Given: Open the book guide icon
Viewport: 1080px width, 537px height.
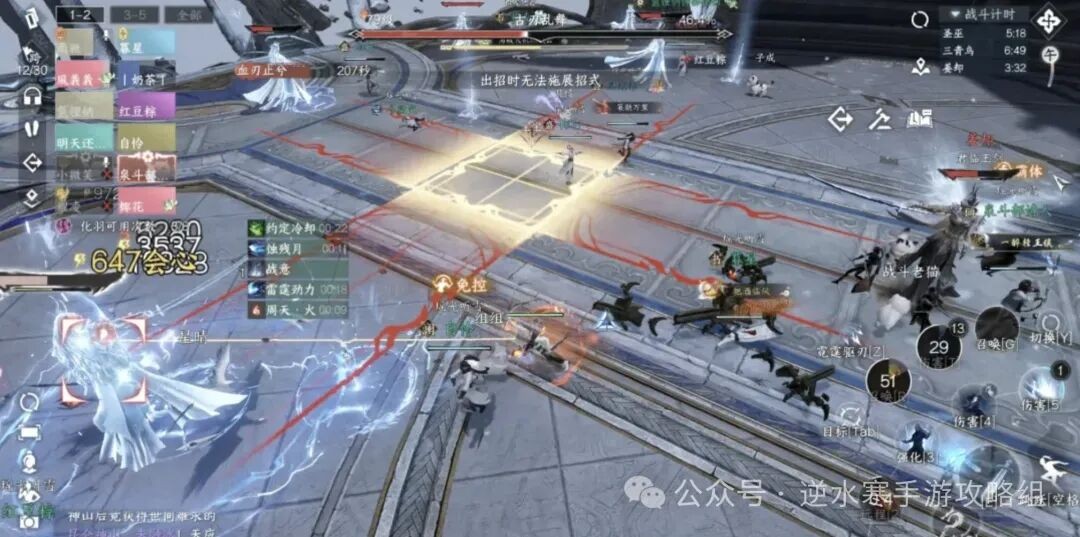Looking at the screenshot, I should coord(919,119).
